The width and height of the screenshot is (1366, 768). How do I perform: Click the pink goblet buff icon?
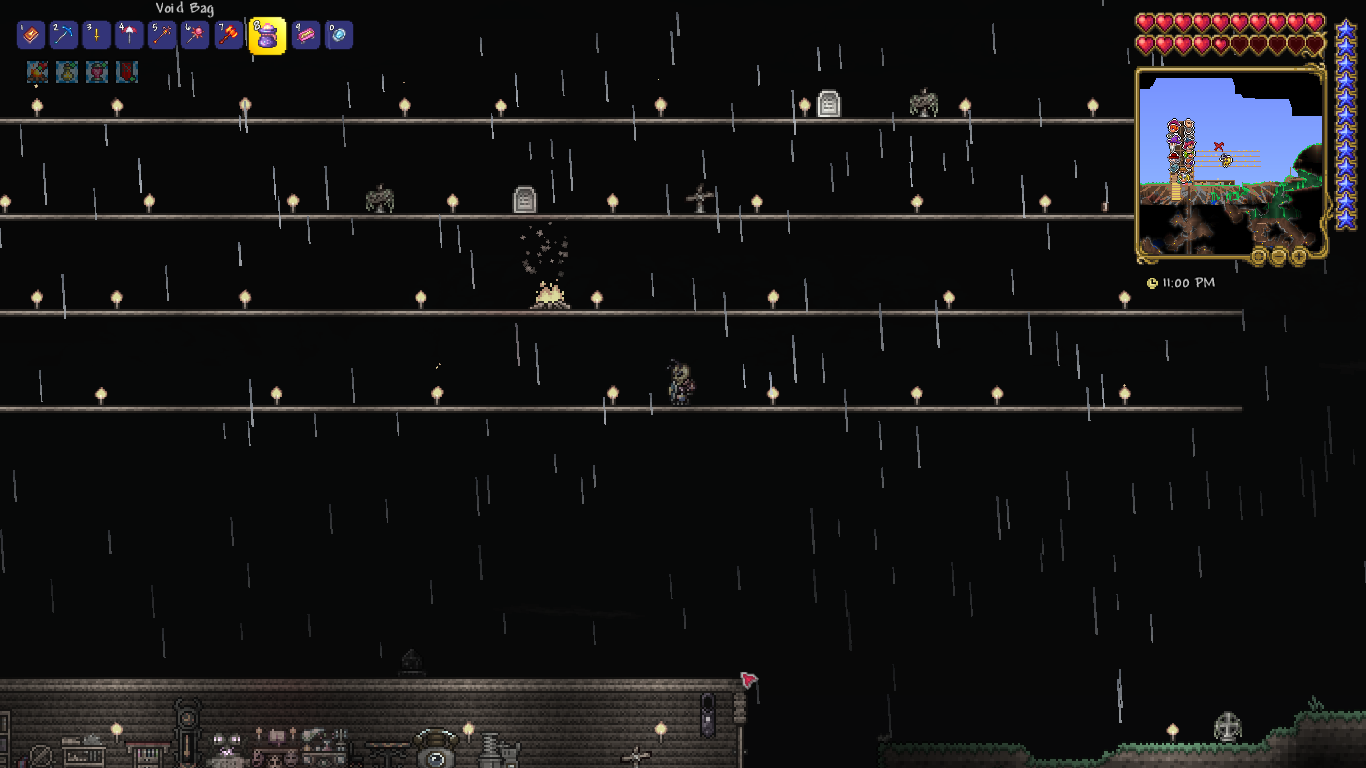pyautogui.click(x=97, y=72)
